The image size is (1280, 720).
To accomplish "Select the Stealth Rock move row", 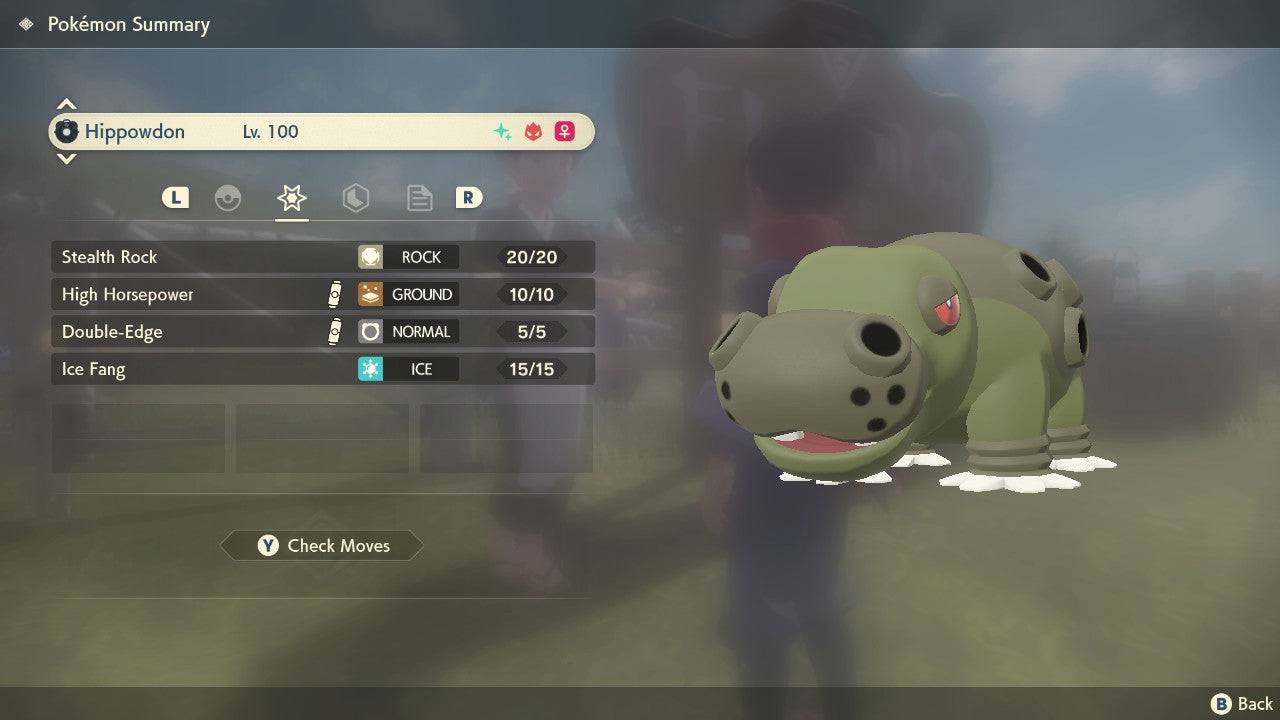I will click(x=322, y=257).
